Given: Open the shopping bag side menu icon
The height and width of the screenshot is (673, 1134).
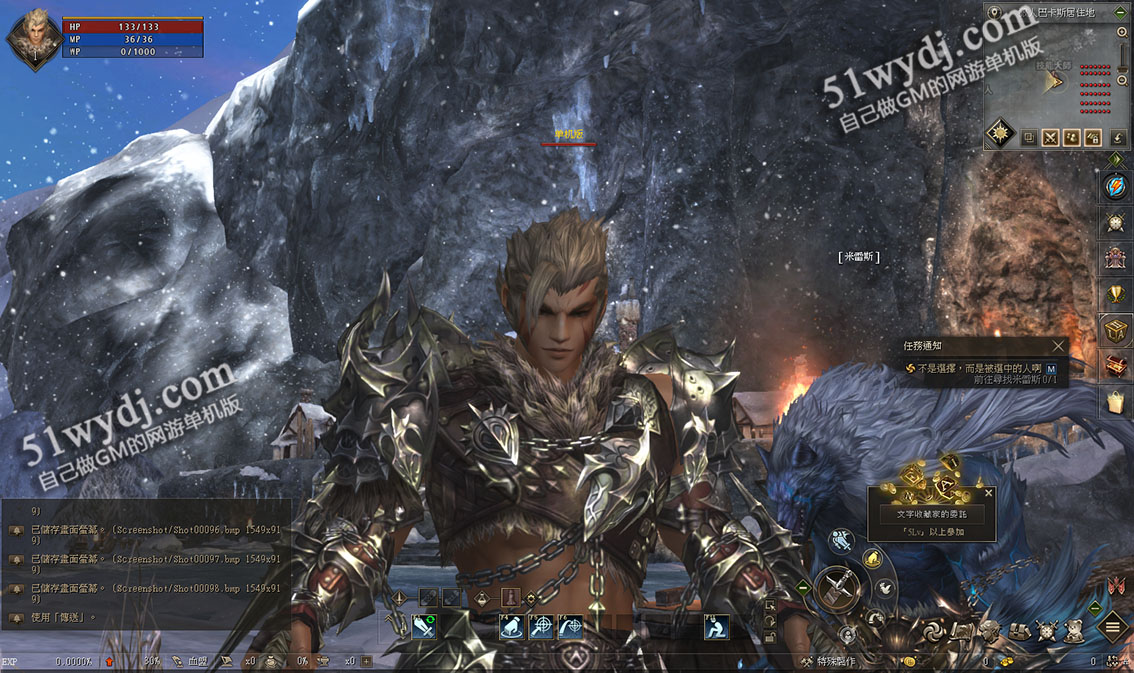Looking at the screenshot, I should point(1115,402).
